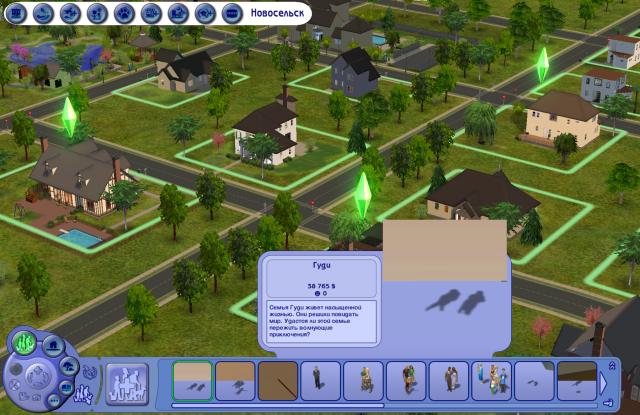Click the leftmost icon in the top bar
Screen dimensions: 640x415
15,13
